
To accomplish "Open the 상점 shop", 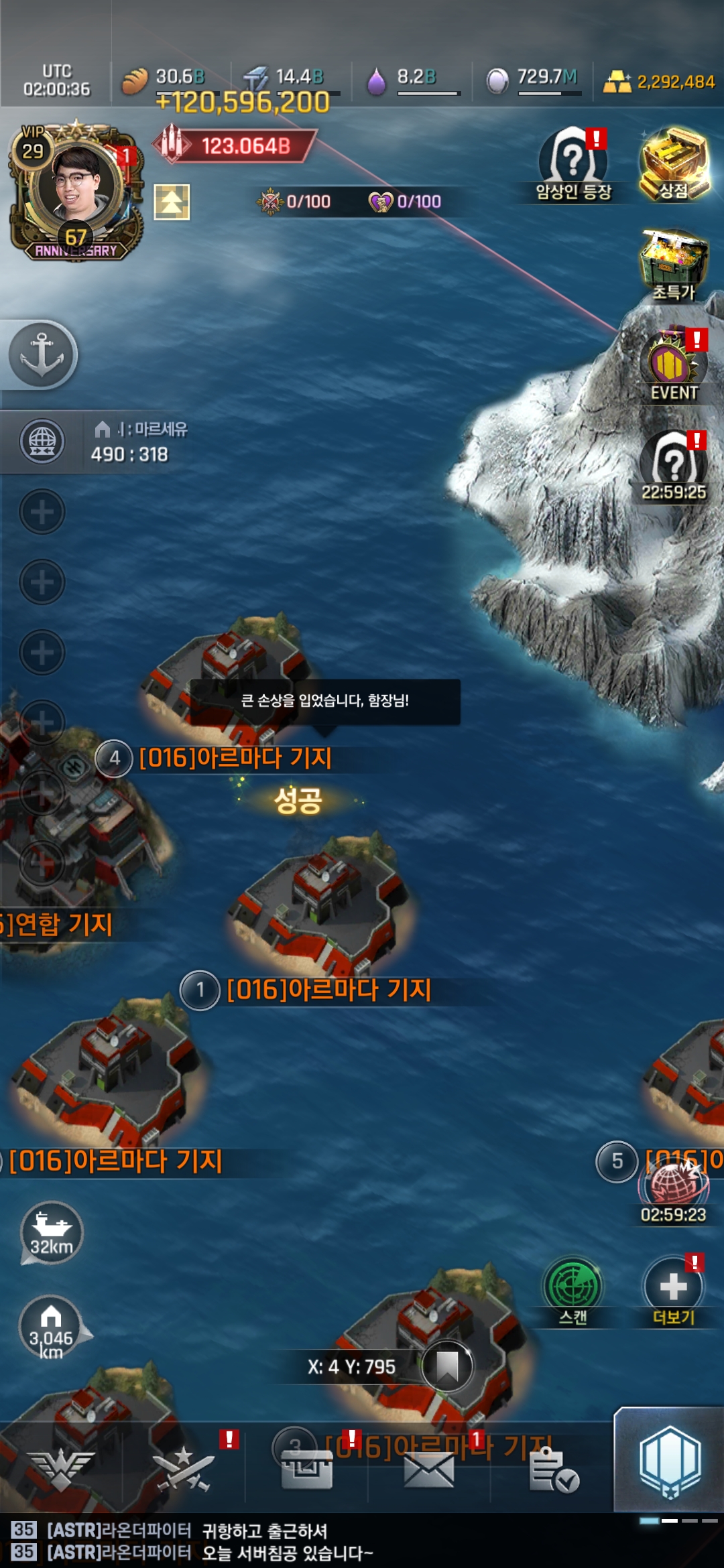I will 674,164.
